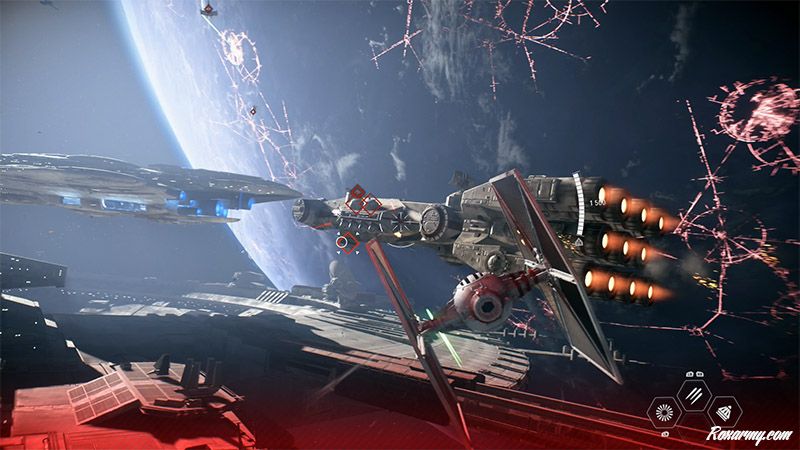Use the dome-shaped ability hexagon
This screenshot has width=800, height=450.
pos(723,410)
